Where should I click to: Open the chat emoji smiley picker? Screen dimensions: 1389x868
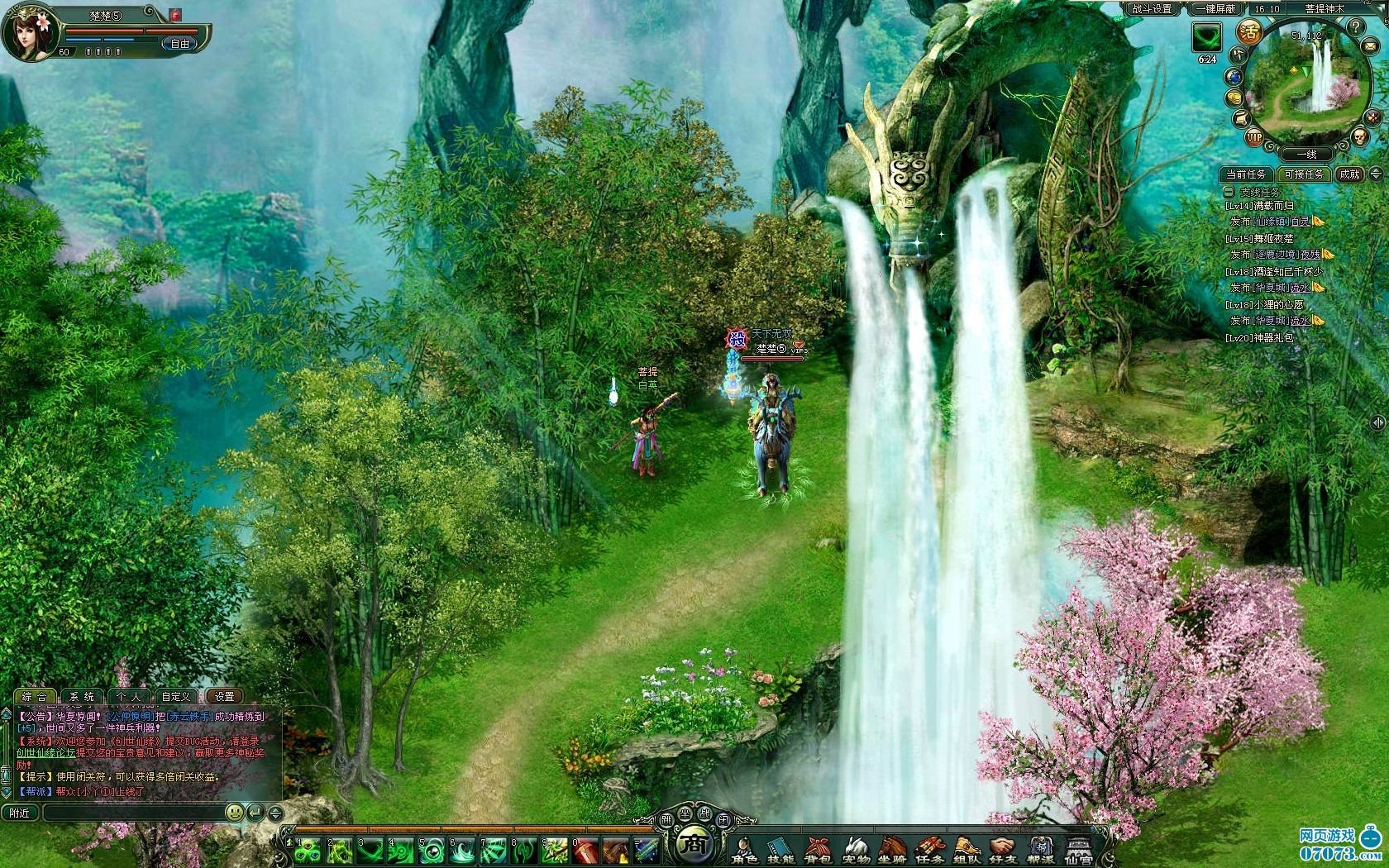click(x=235, y=813)
